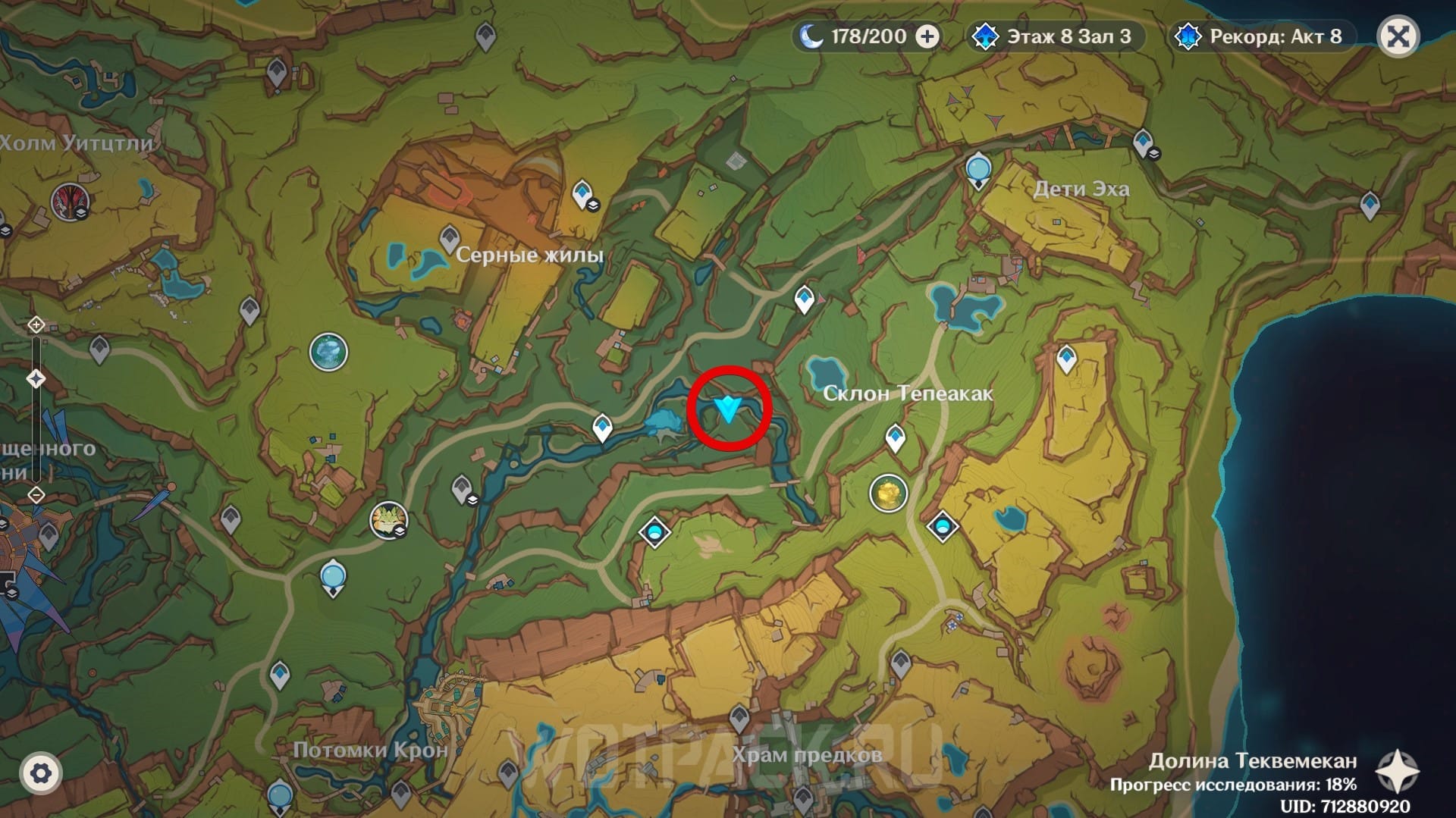
Task: Select the blue marker inside the red circle
Action: tap(729, 409)
